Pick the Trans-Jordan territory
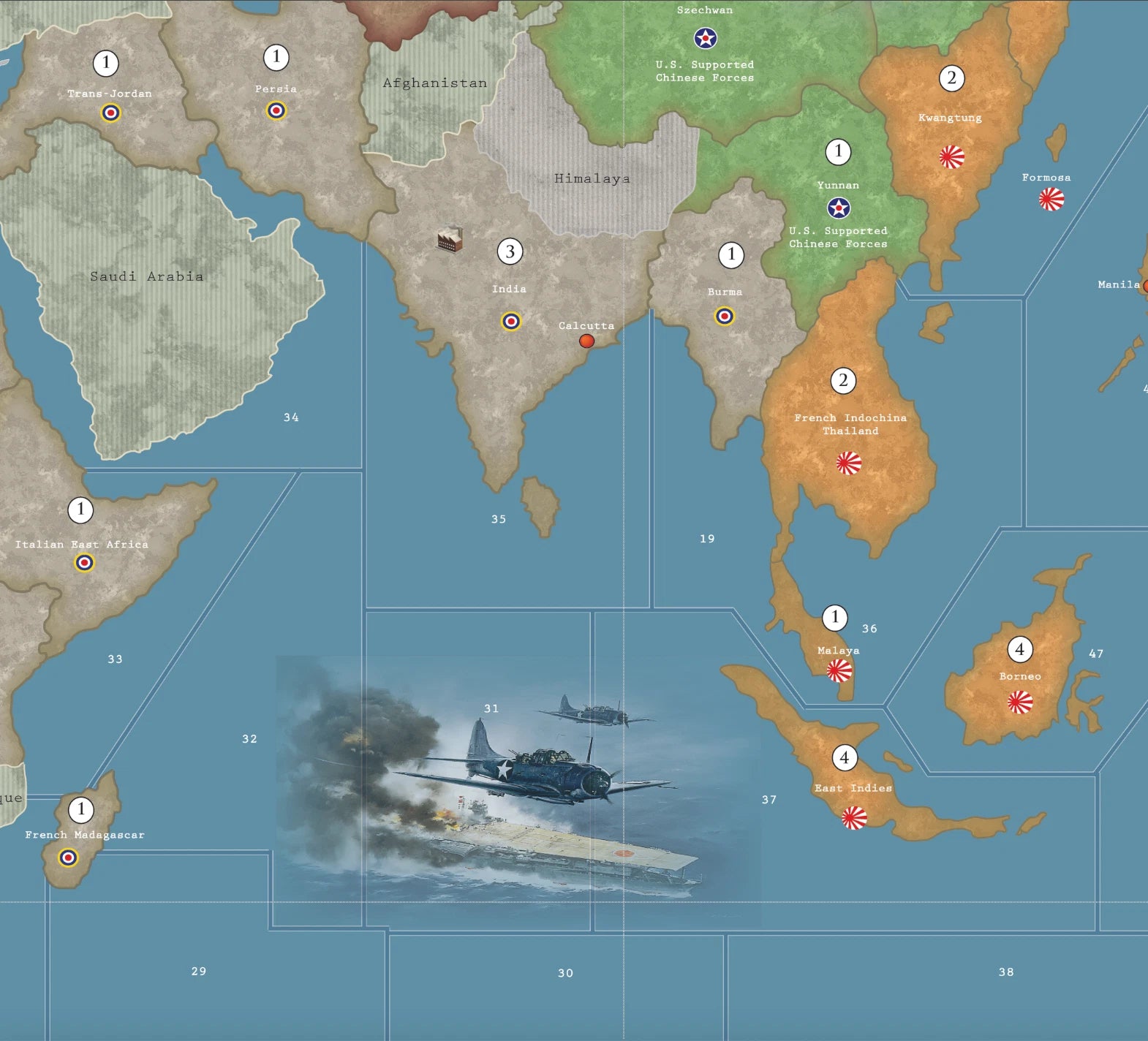The height and width of the screenshot is (1041, 1148). tap(110, 94)
